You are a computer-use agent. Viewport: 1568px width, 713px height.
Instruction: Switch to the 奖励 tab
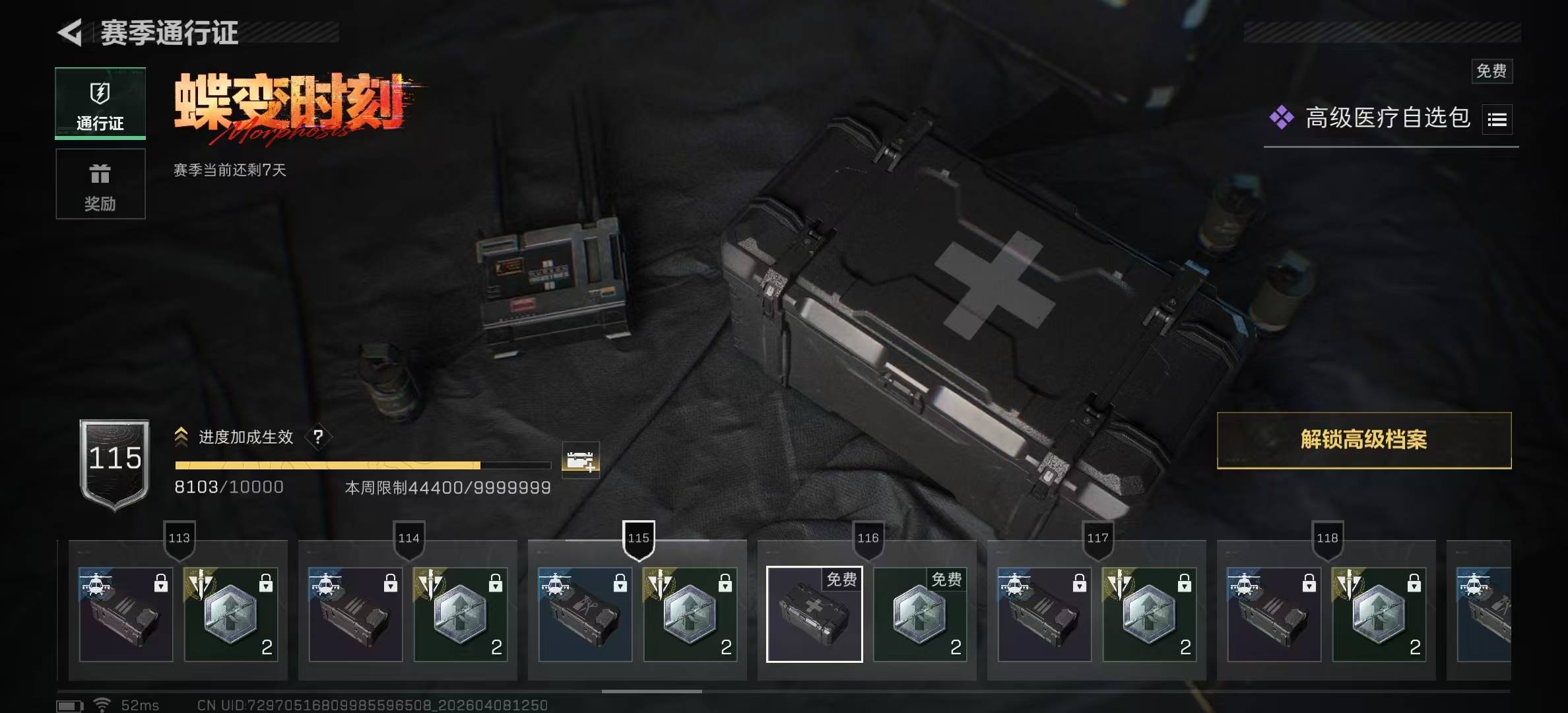click(x=100, y=184)
